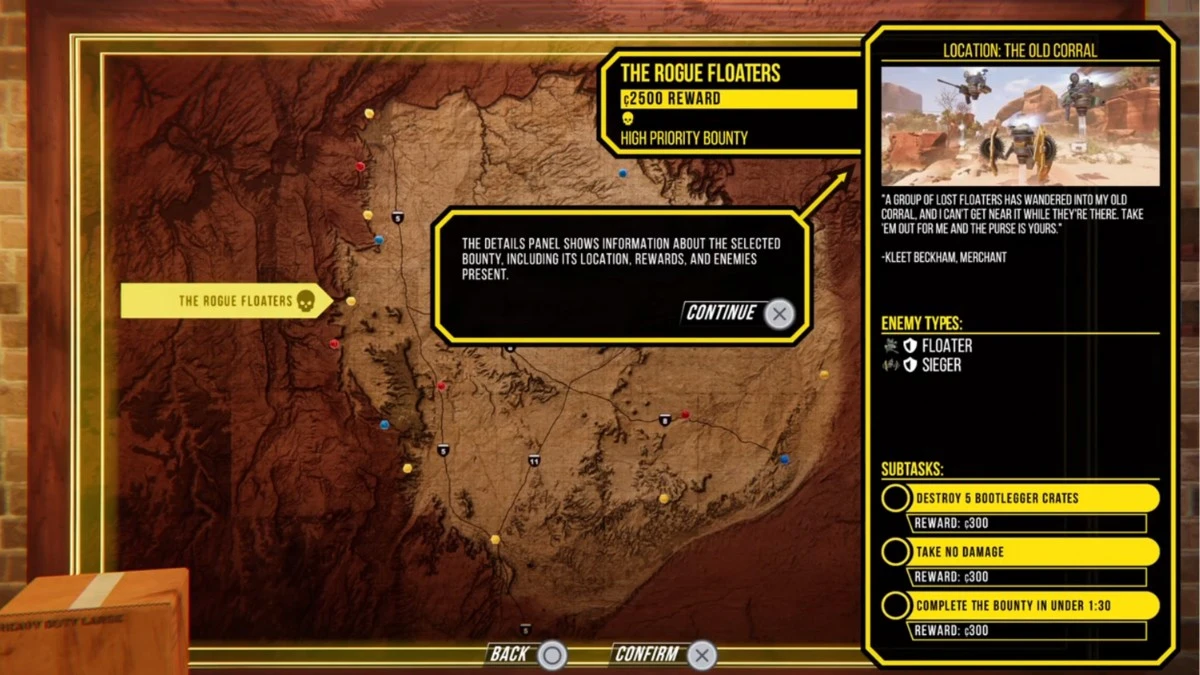Screen dimensions: 1200x675
Task: Choose the Complete Bounty Under 1:30 subtask
Action: point(1021,605)
